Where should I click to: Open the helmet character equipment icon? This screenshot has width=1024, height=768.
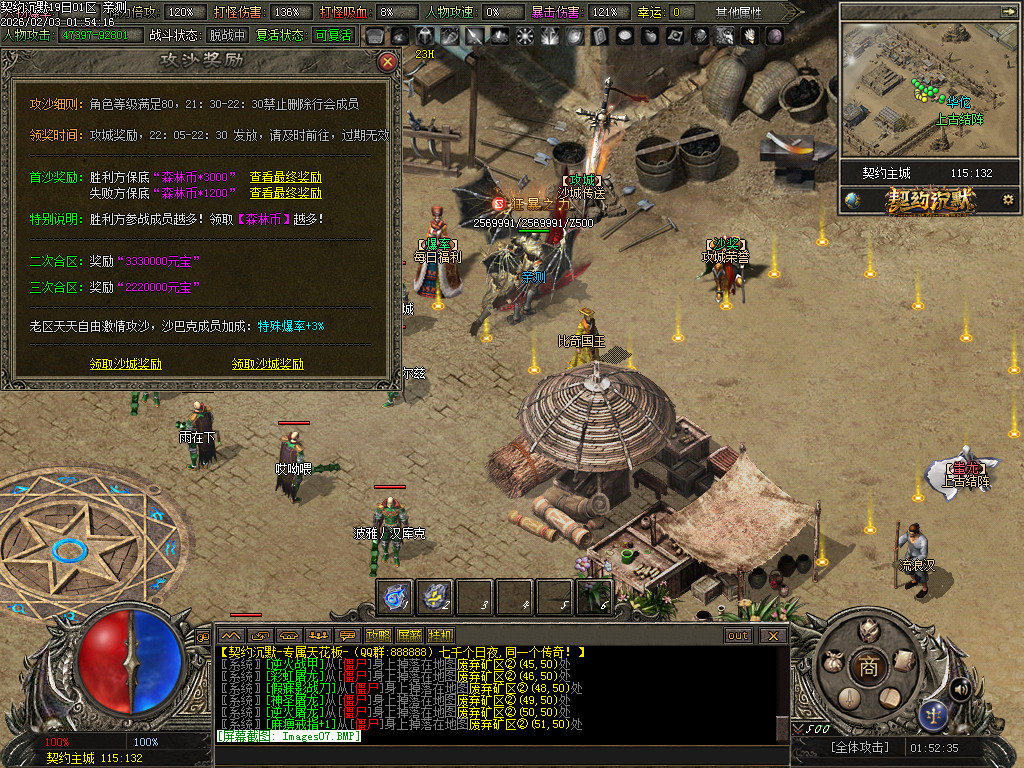point(869,629)
